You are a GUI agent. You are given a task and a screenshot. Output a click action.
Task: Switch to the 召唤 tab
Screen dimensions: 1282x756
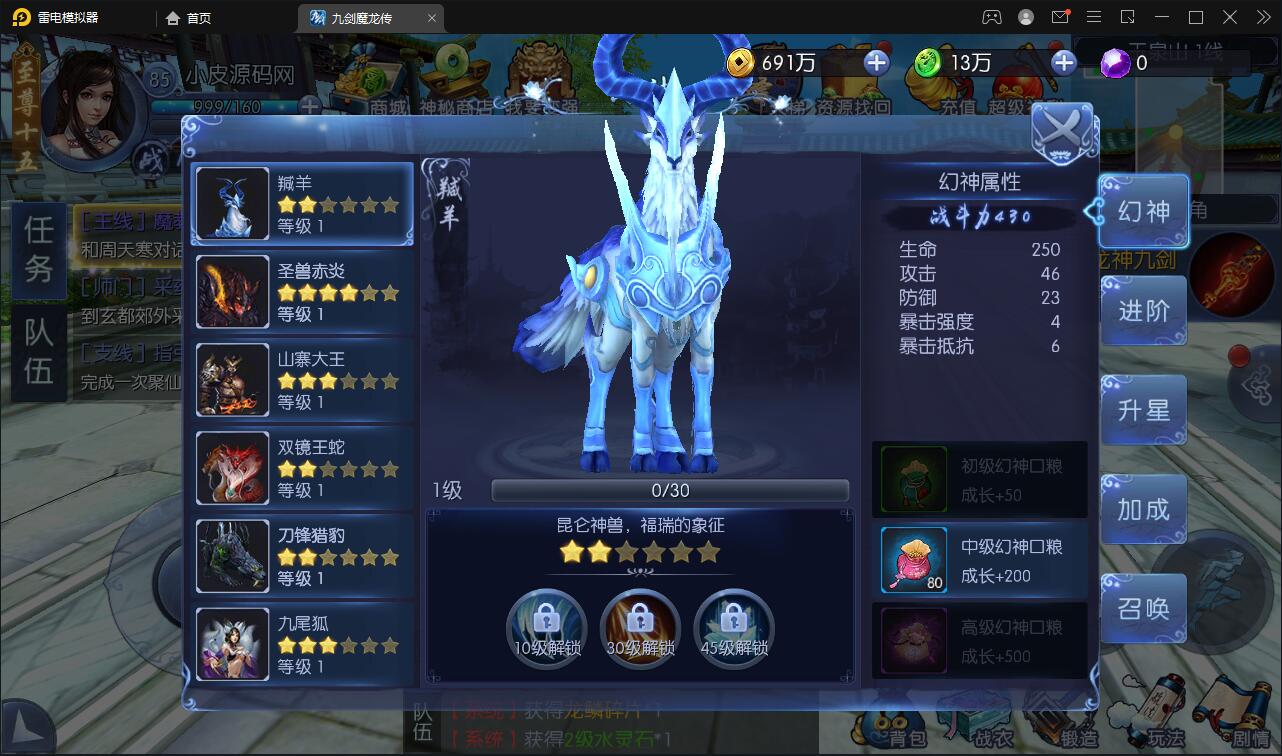[x=1143, y=608]
